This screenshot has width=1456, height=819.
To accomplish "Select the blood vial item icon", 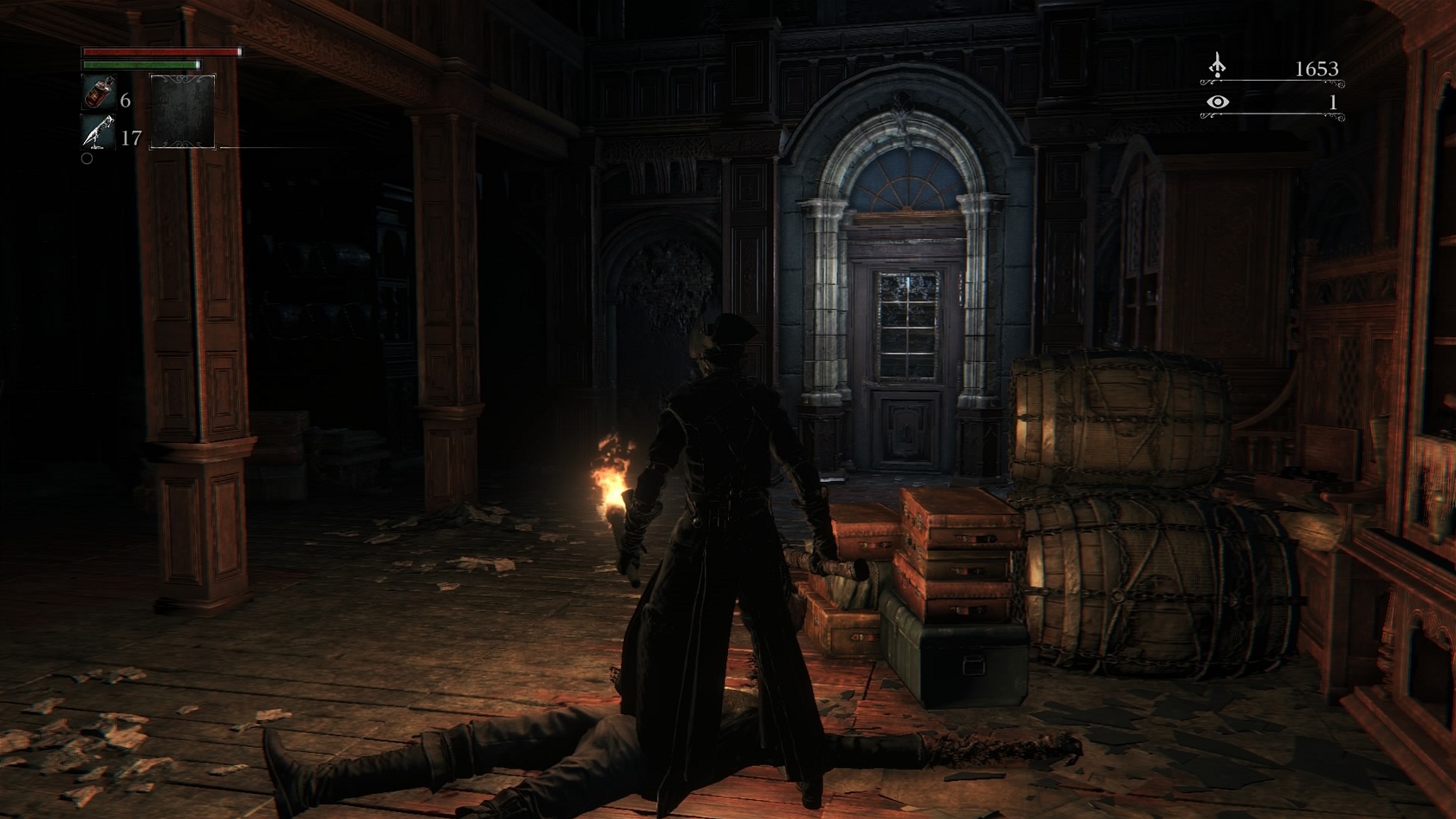I will [x=98, y=93].
